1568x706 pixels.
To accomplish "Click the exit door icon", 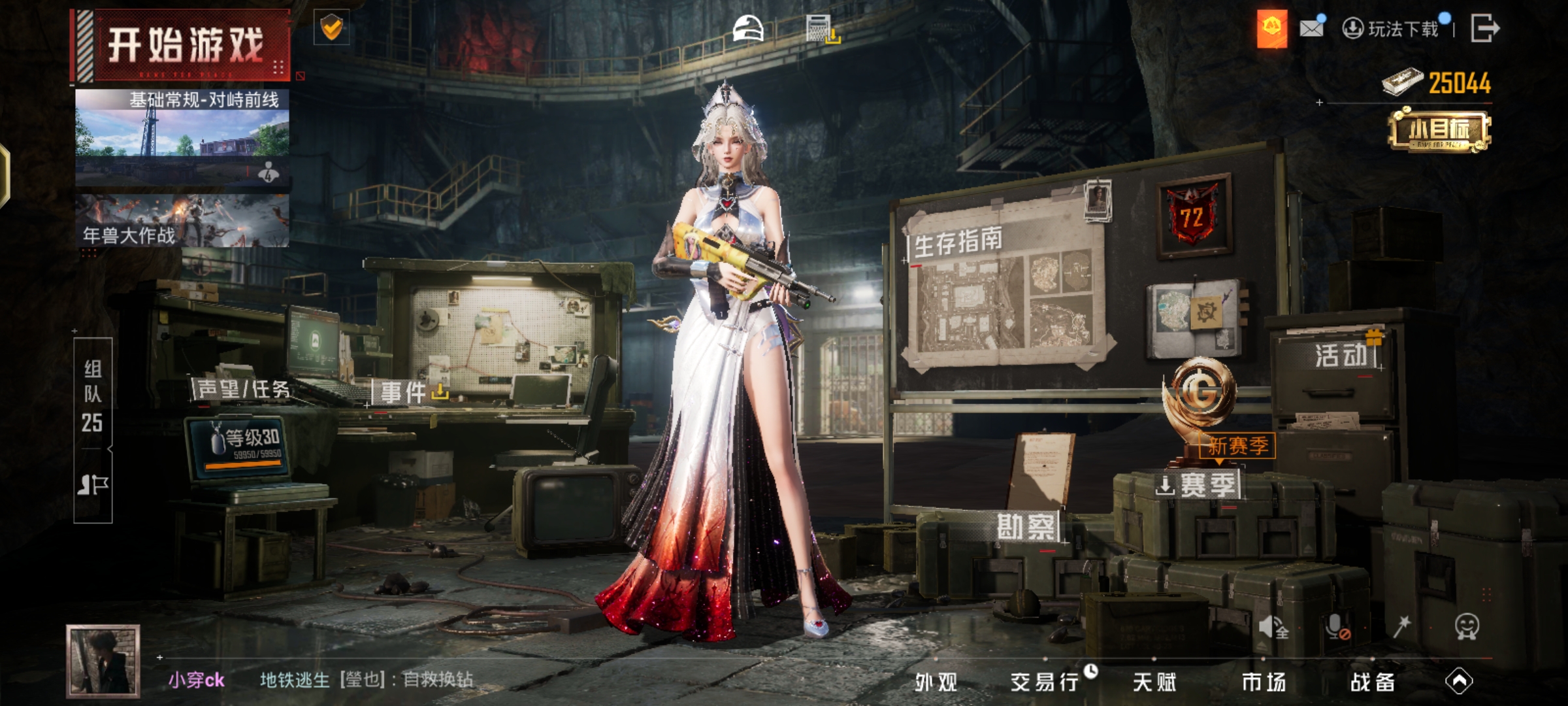I will tap(1484, 29).
